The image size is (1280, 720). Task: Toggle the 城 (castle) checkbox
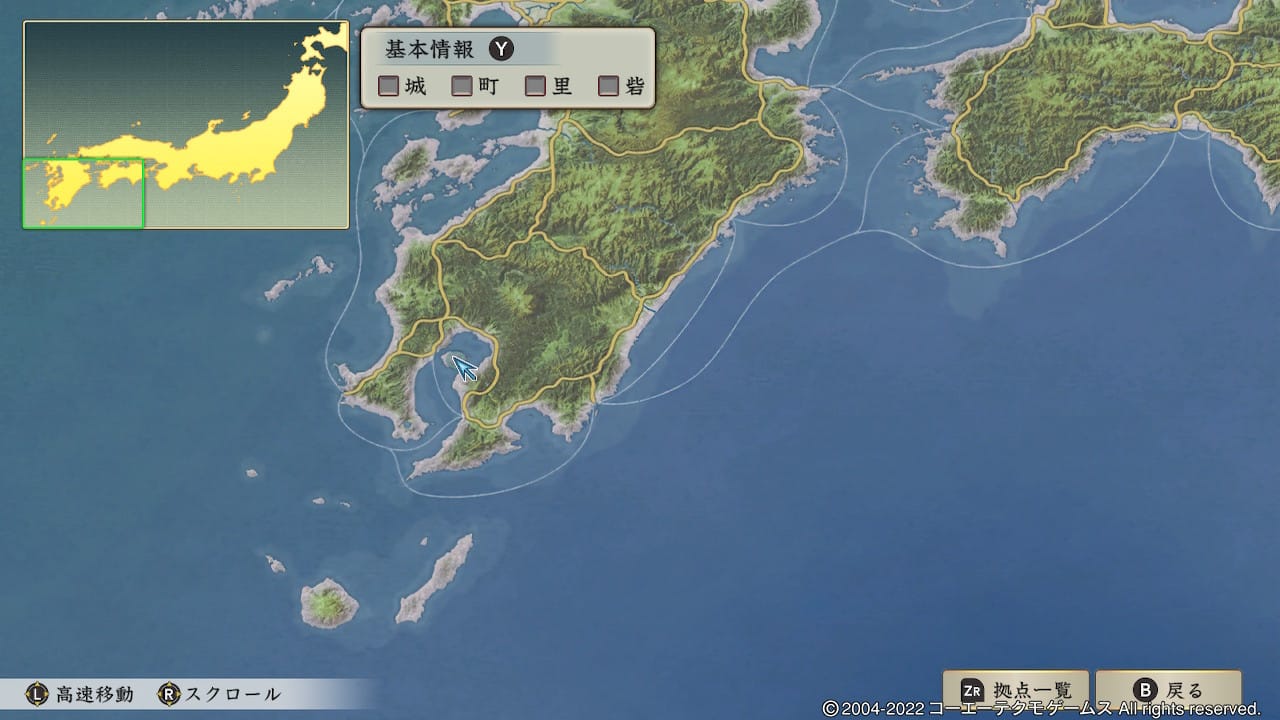click(x=387, y=86)
